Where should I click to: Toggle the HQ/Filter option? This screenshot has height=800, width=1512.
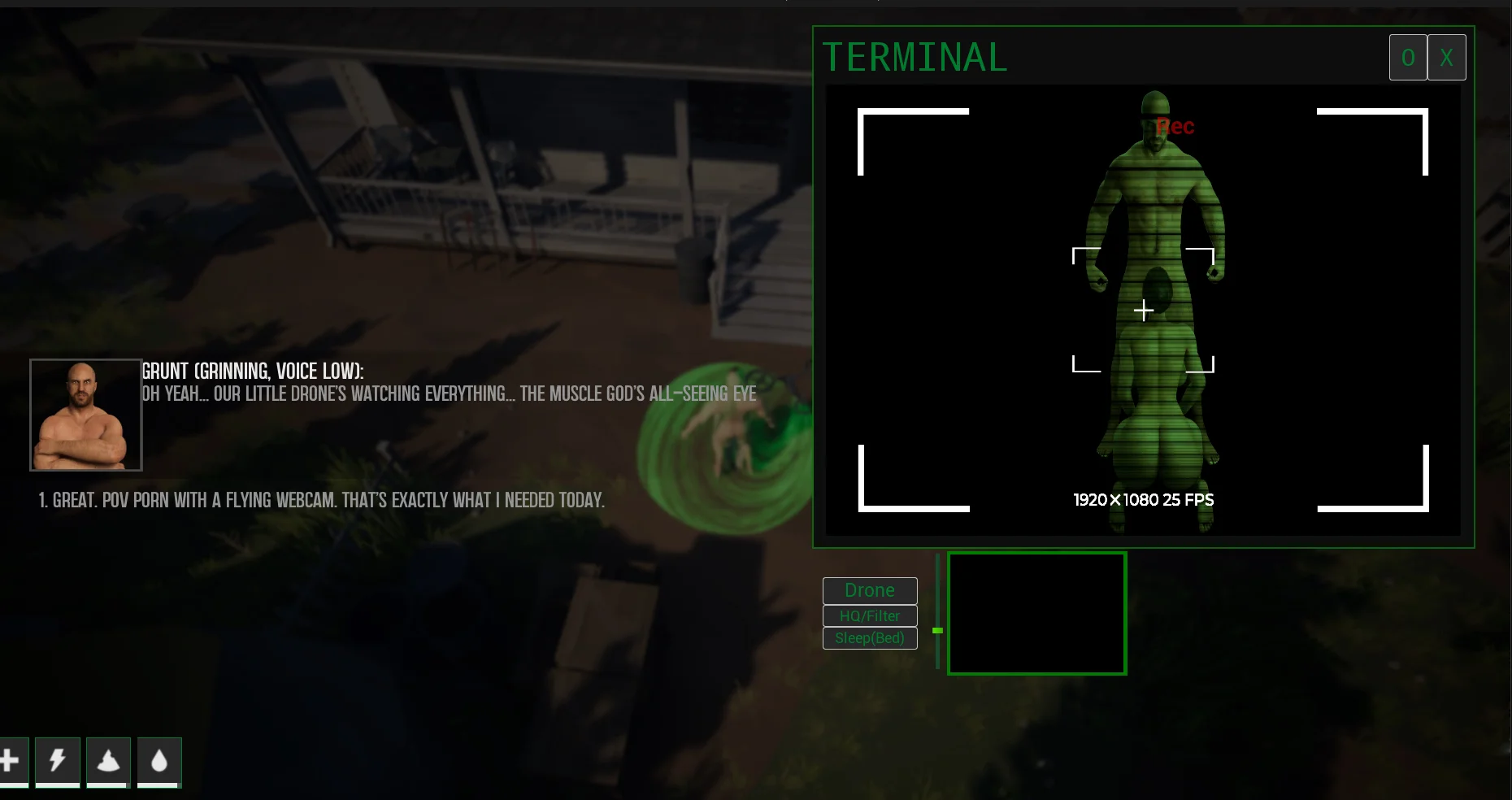[x=870, y=616]
